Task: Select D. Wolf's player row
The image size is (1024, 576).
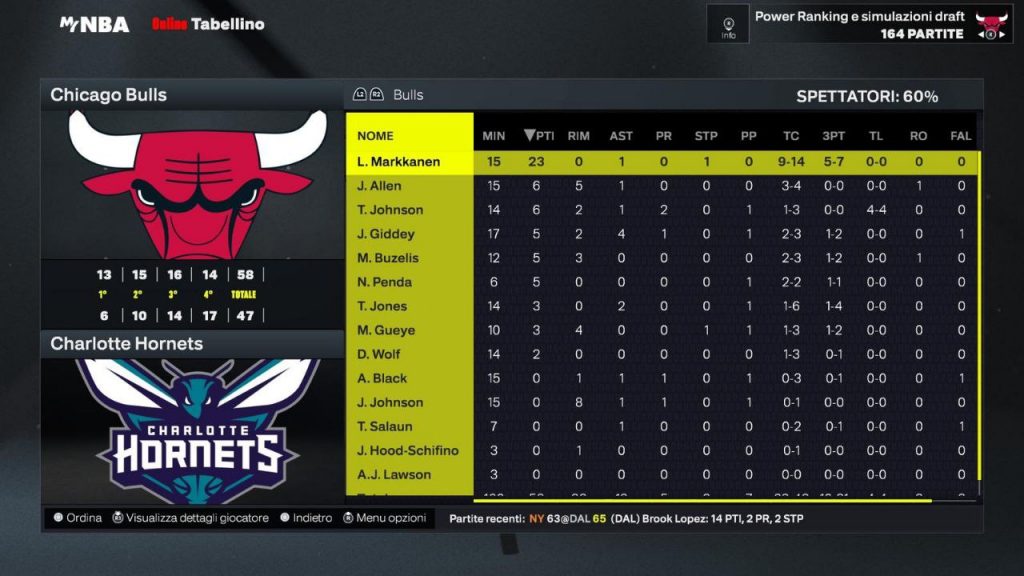Action: tap(379, 354)
